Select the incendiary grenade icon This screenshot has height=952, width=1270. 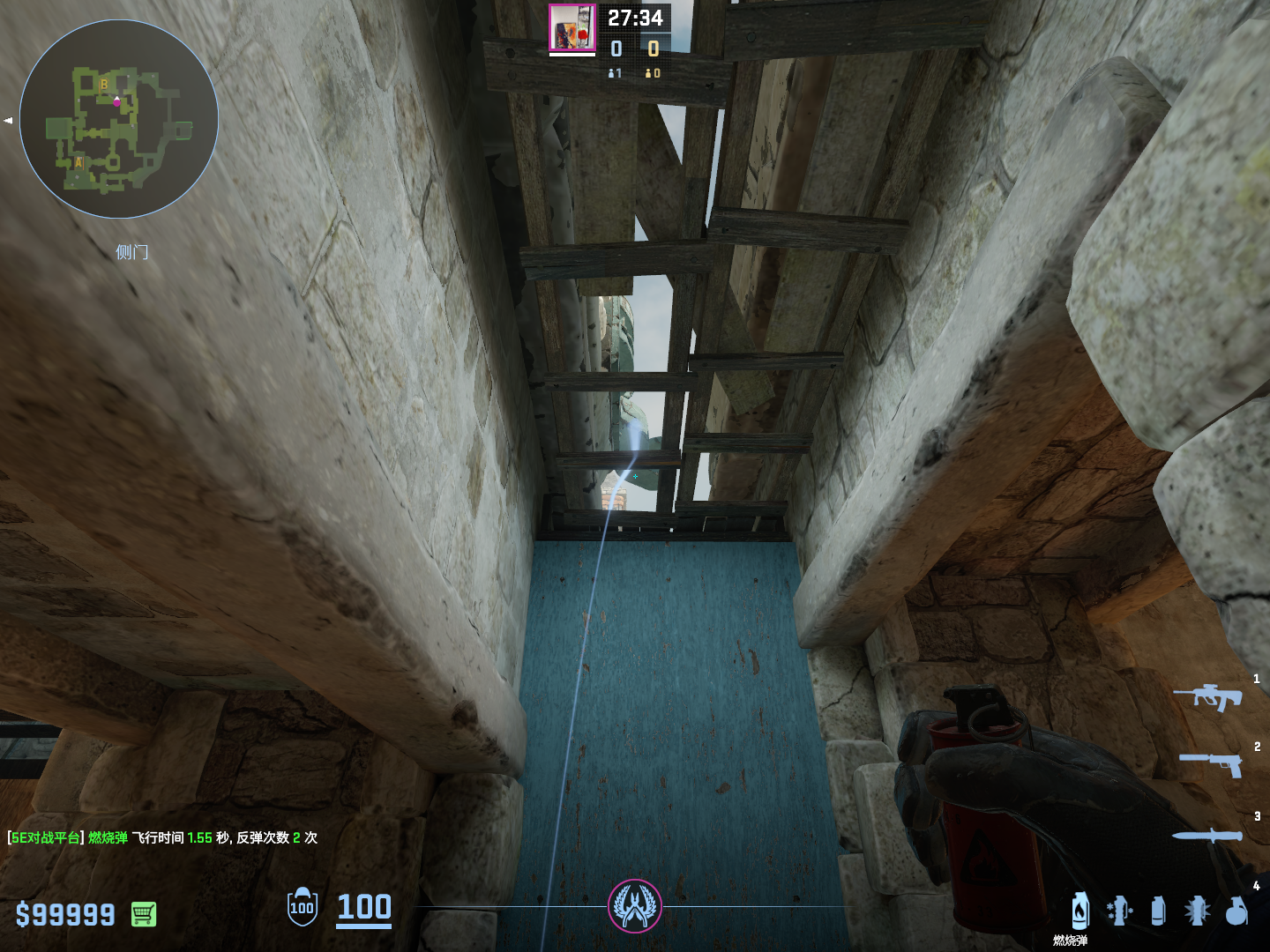pyautogui.click(x=1080, y=911)
